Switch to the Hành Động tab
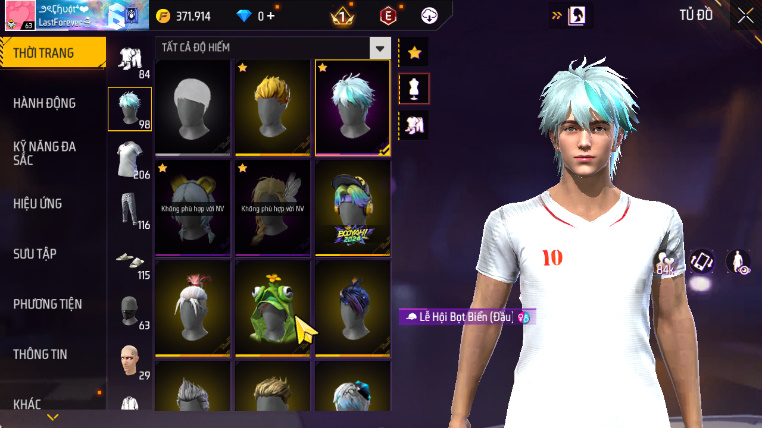This screenshot has height=428, width=762. click(x=45, y=103)
